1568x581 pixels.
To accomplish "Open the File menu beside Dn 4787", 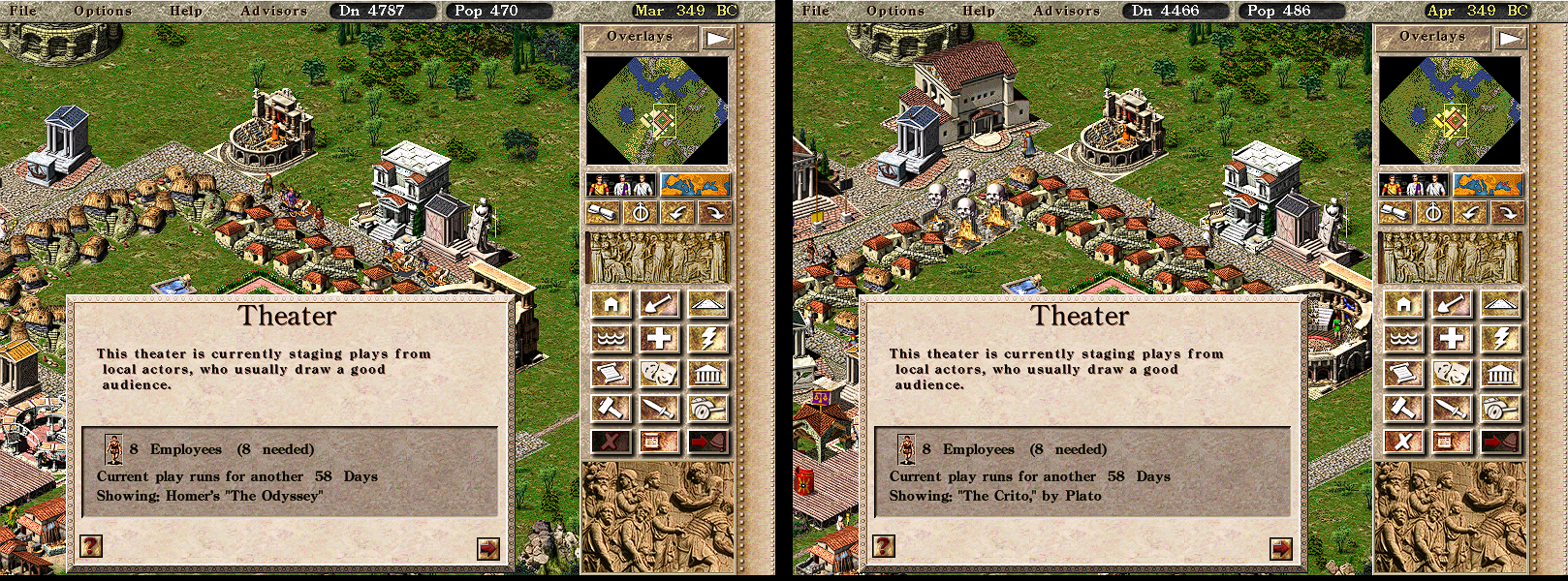I will tap(22, 11).
